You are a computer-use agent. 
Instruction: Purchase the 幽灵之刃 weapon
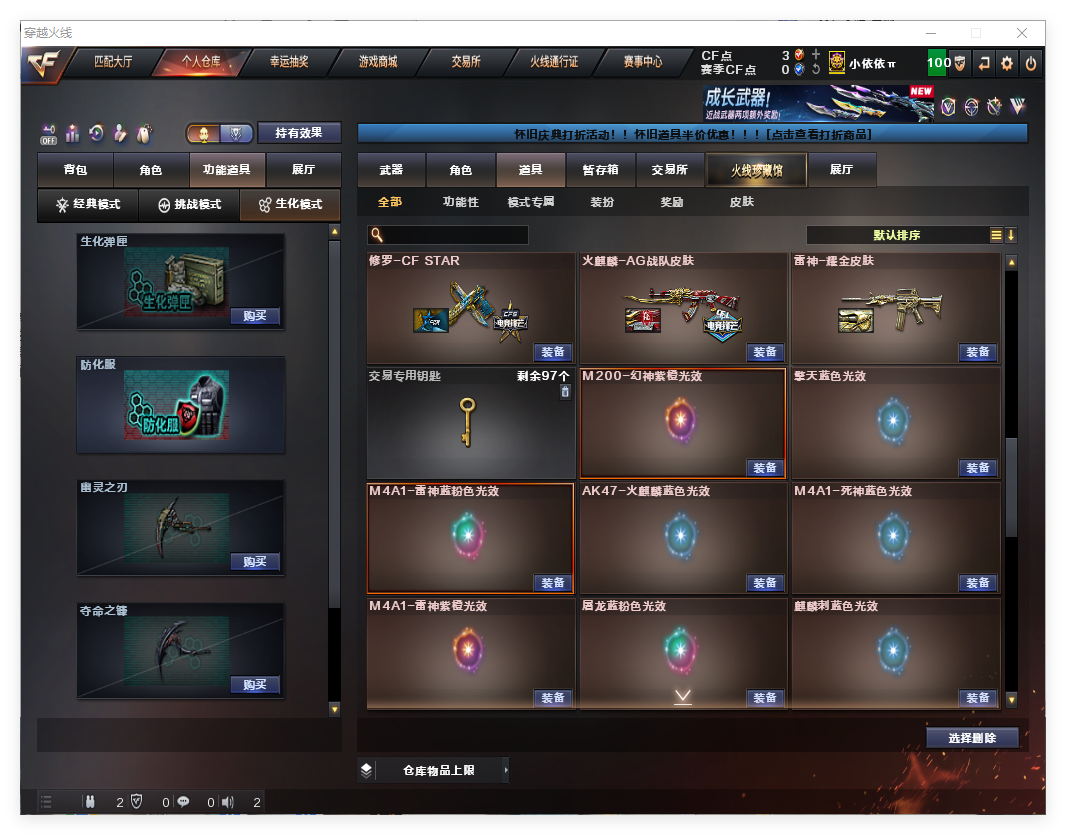255,561
